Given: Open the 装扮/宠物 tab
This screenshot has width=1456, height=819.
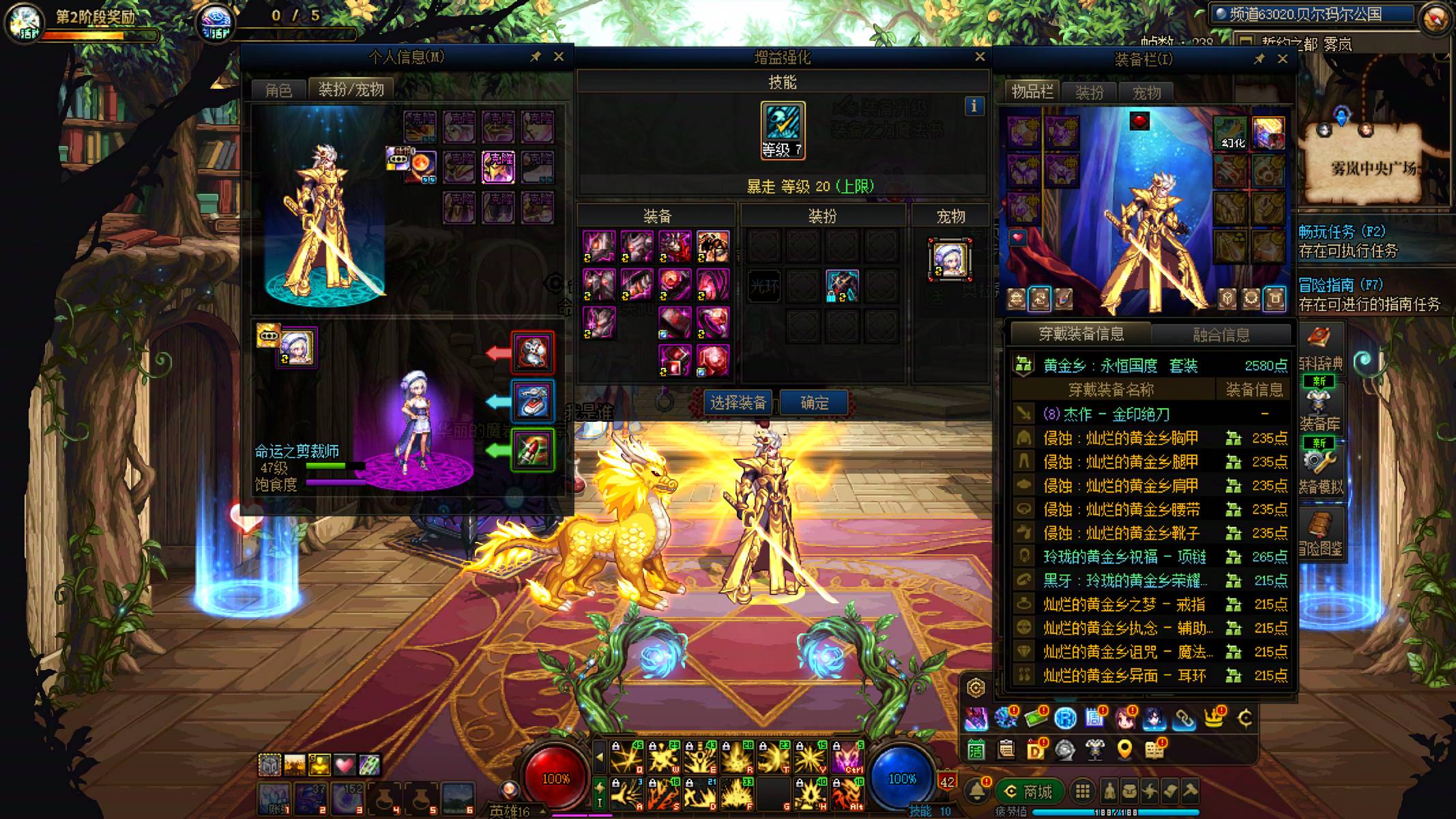Looking at the screenshot, I should [x=351, y=89].
